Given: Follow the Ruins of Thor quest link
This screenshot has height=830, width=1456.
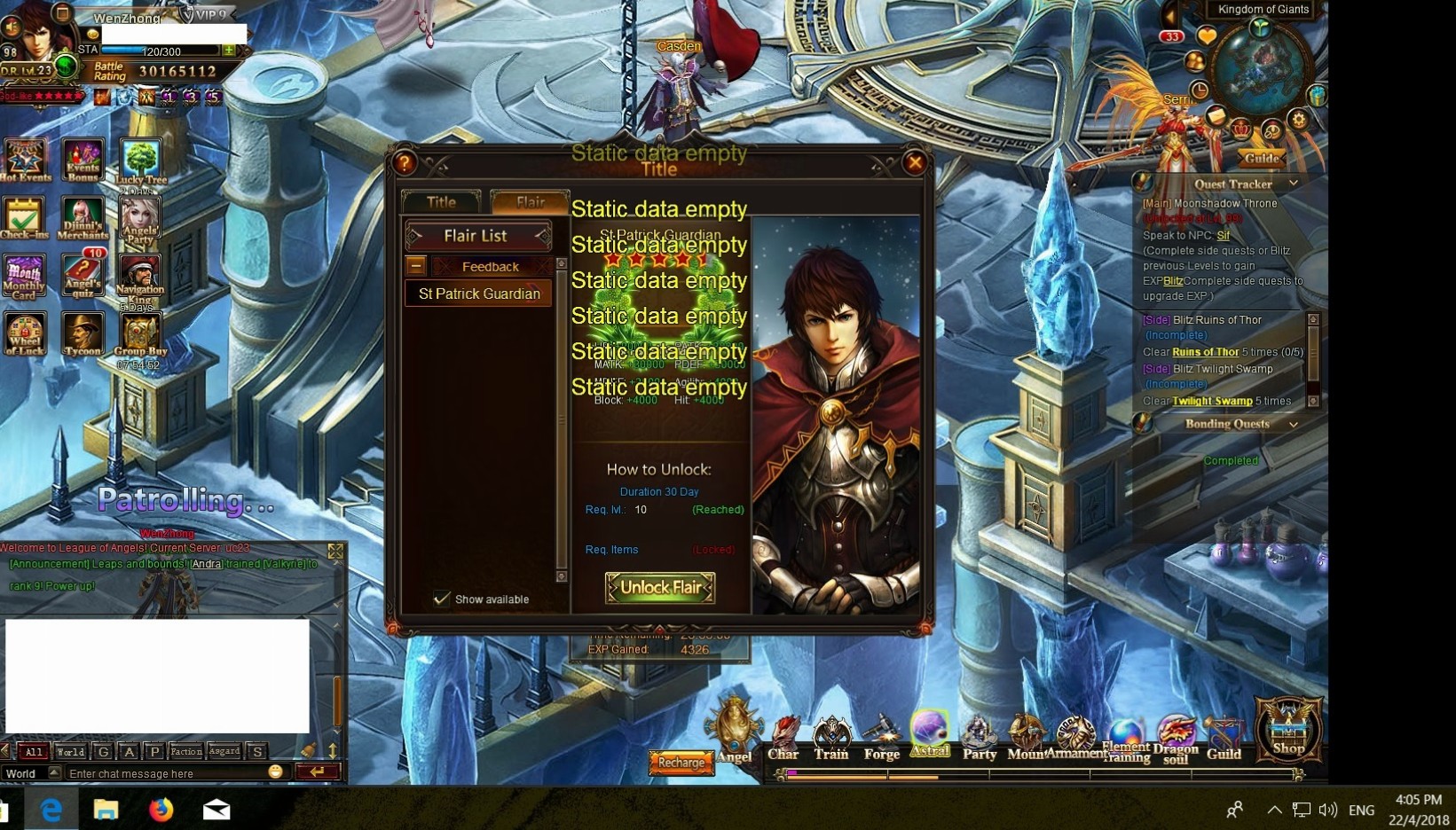Looking at the screenshot, I should click(1205, 352).
